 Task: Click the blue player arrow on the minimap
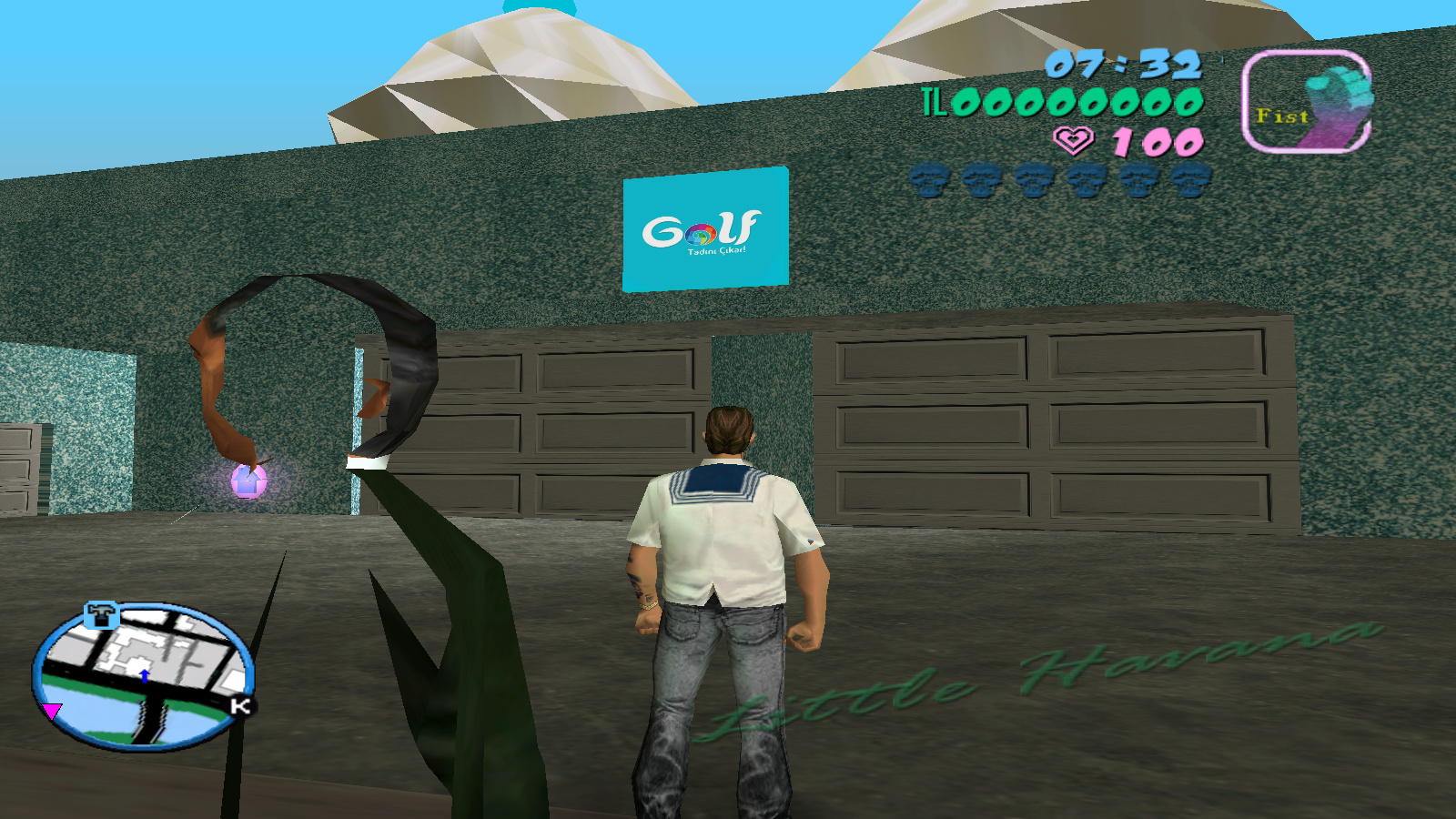pos(146,677)
